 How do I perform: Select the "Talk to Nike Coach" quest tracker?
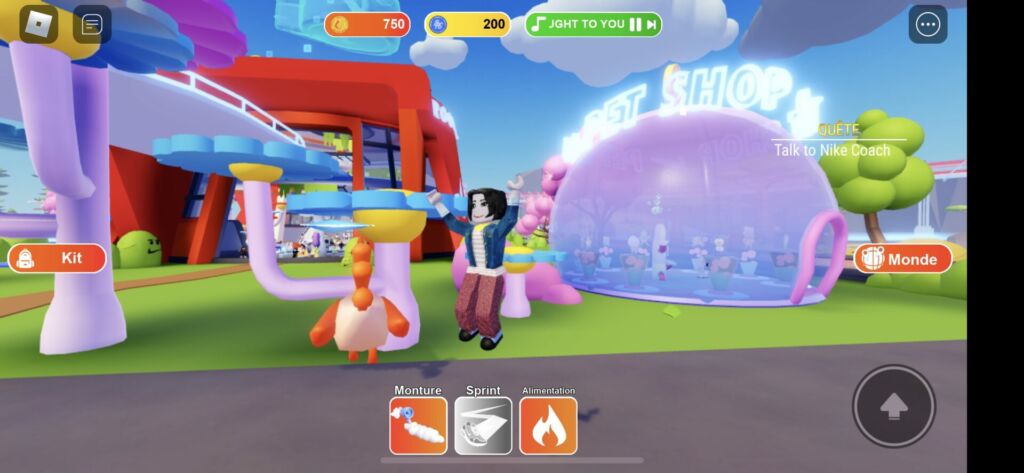[831, 150]
